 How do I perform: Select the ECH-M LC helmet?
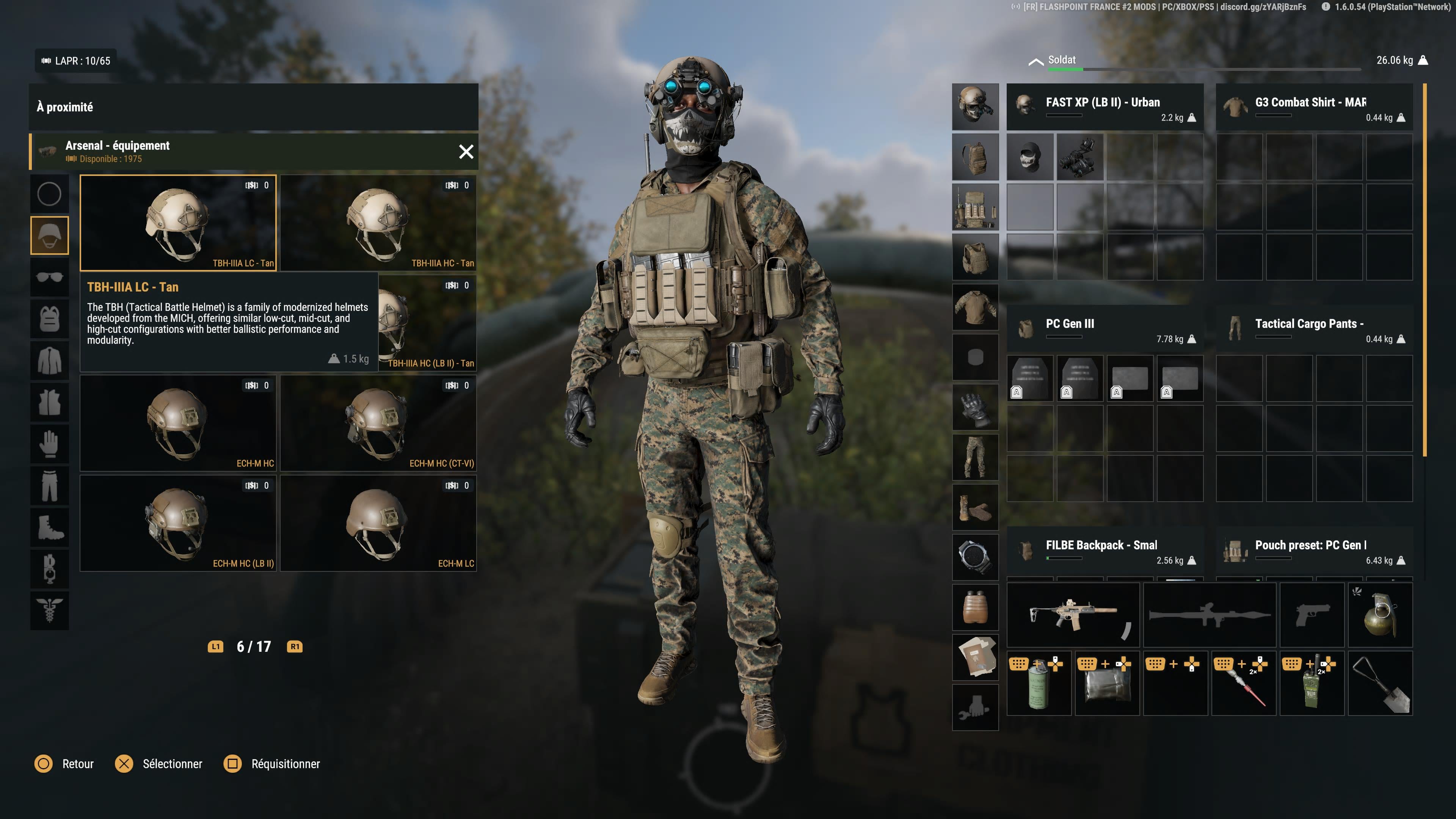[378, 523]
